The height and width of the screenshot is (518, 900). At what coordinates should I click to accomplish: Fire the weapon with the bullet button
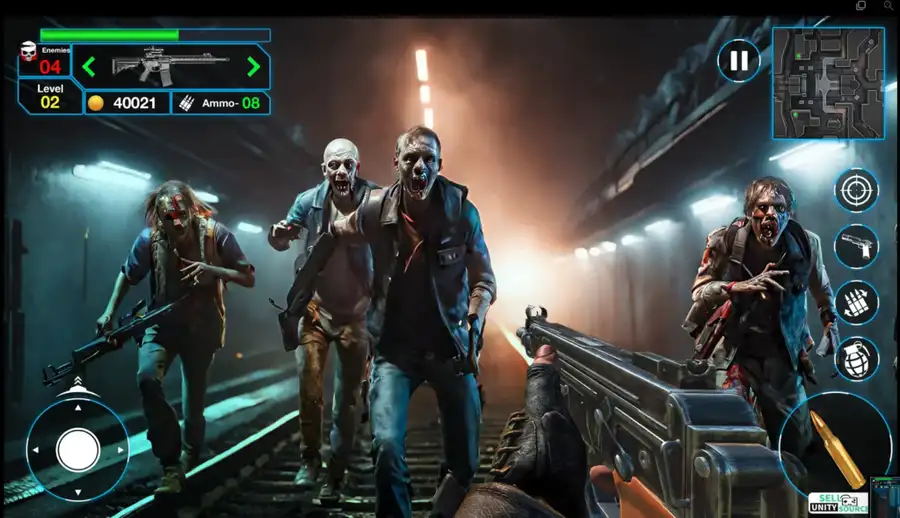pyautogui.click(x=836, y=440)
